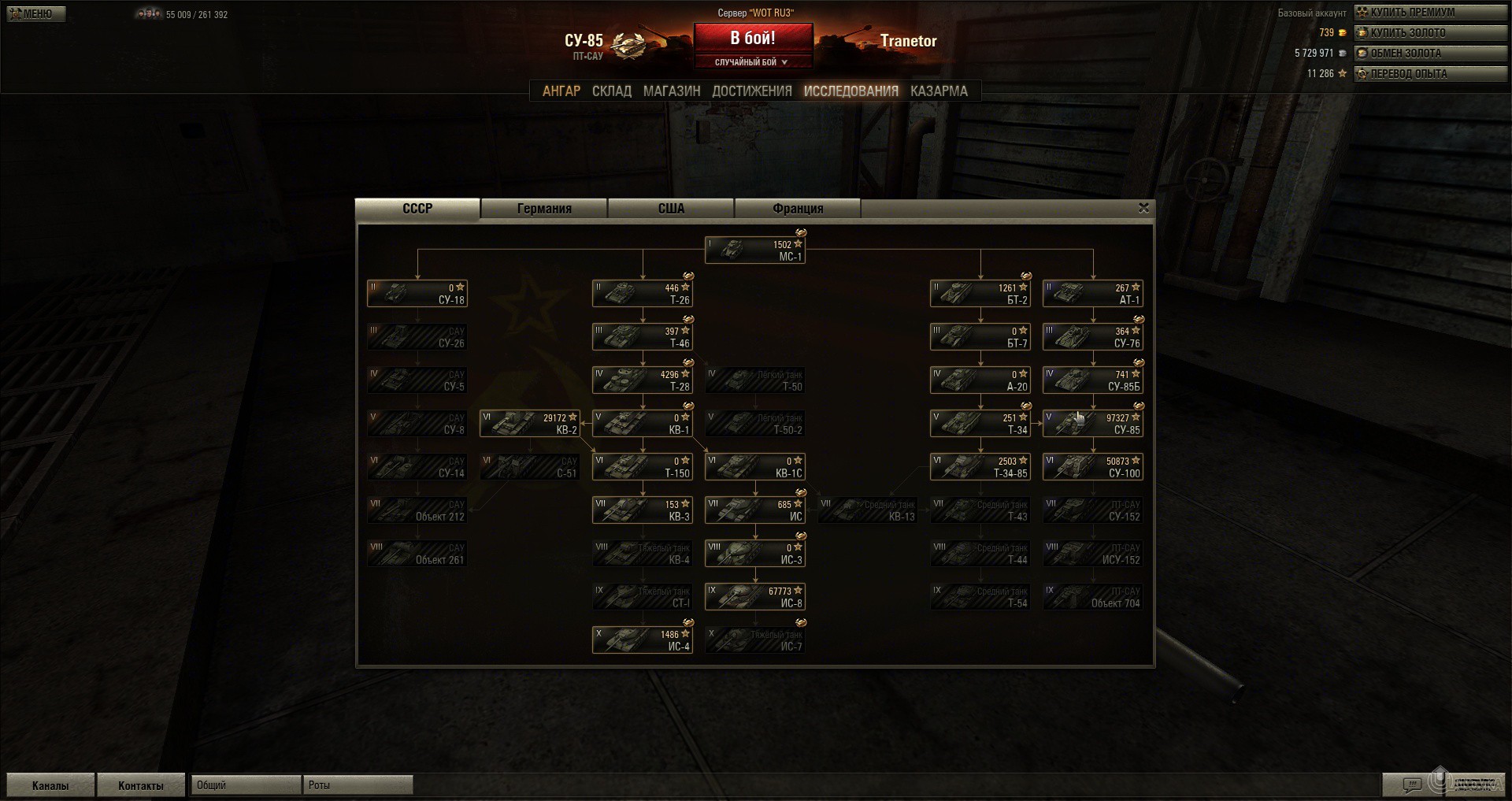Select the БТ-2 light tank icon
Screen dimensions: 1512x801
pos(980,292)
